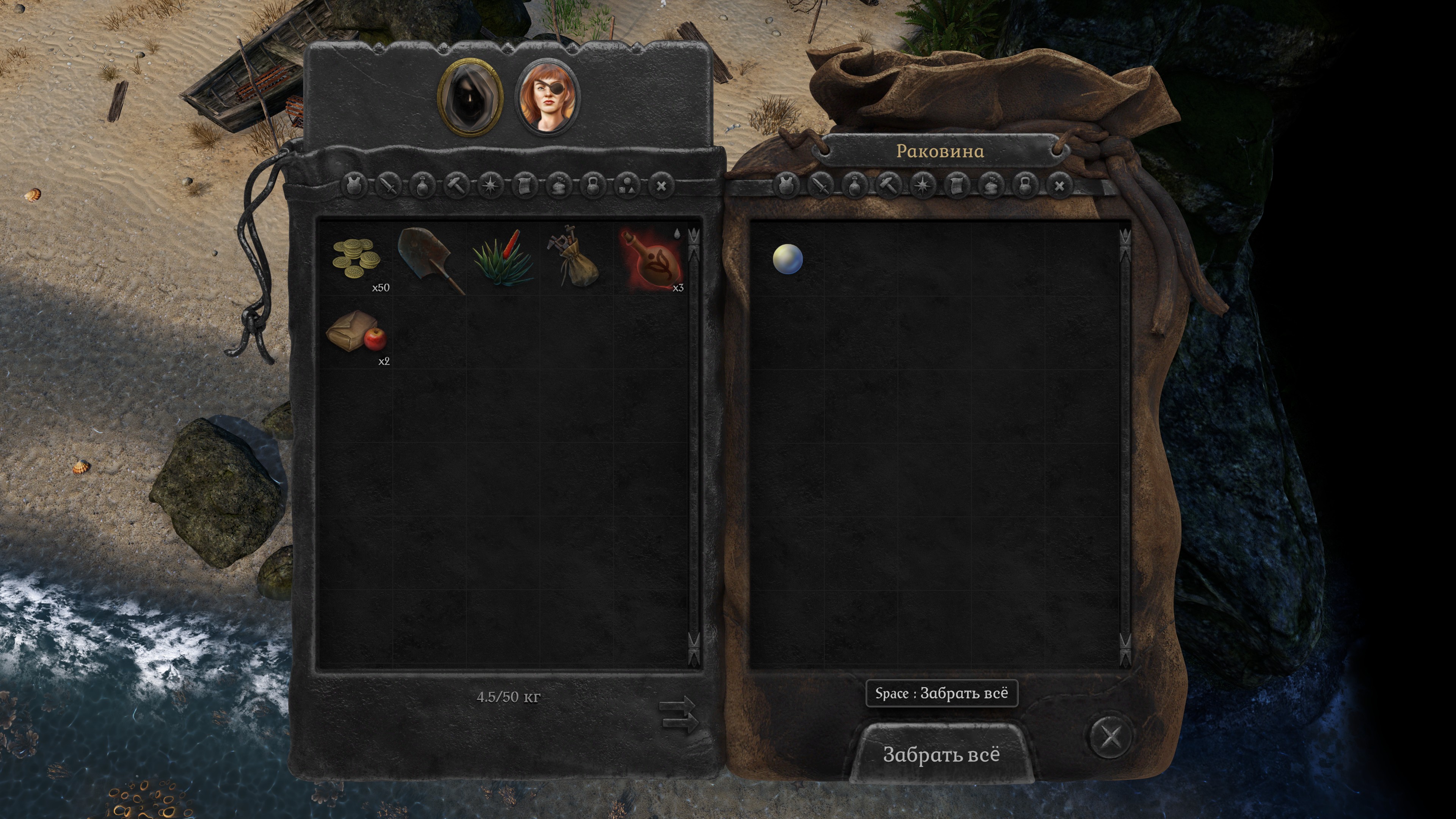Screen dimensions: 1456x819
Task: Filter player inventory by armor
Action: click(355, 185)
